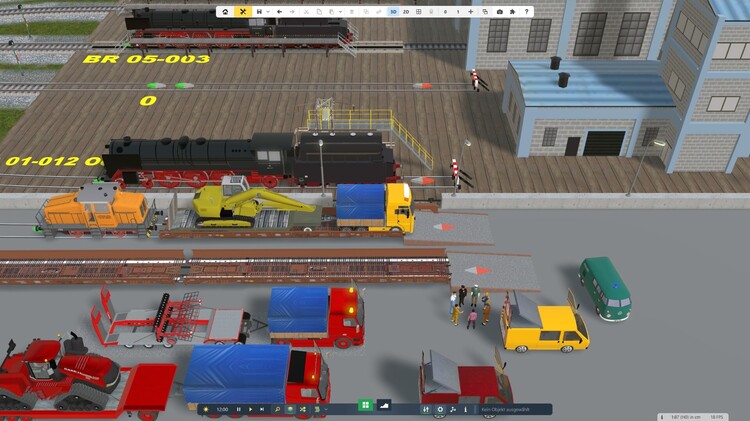Open the puzzle piece plugins button
This screenshot has height=421, width=750.
tap(512, 12)
